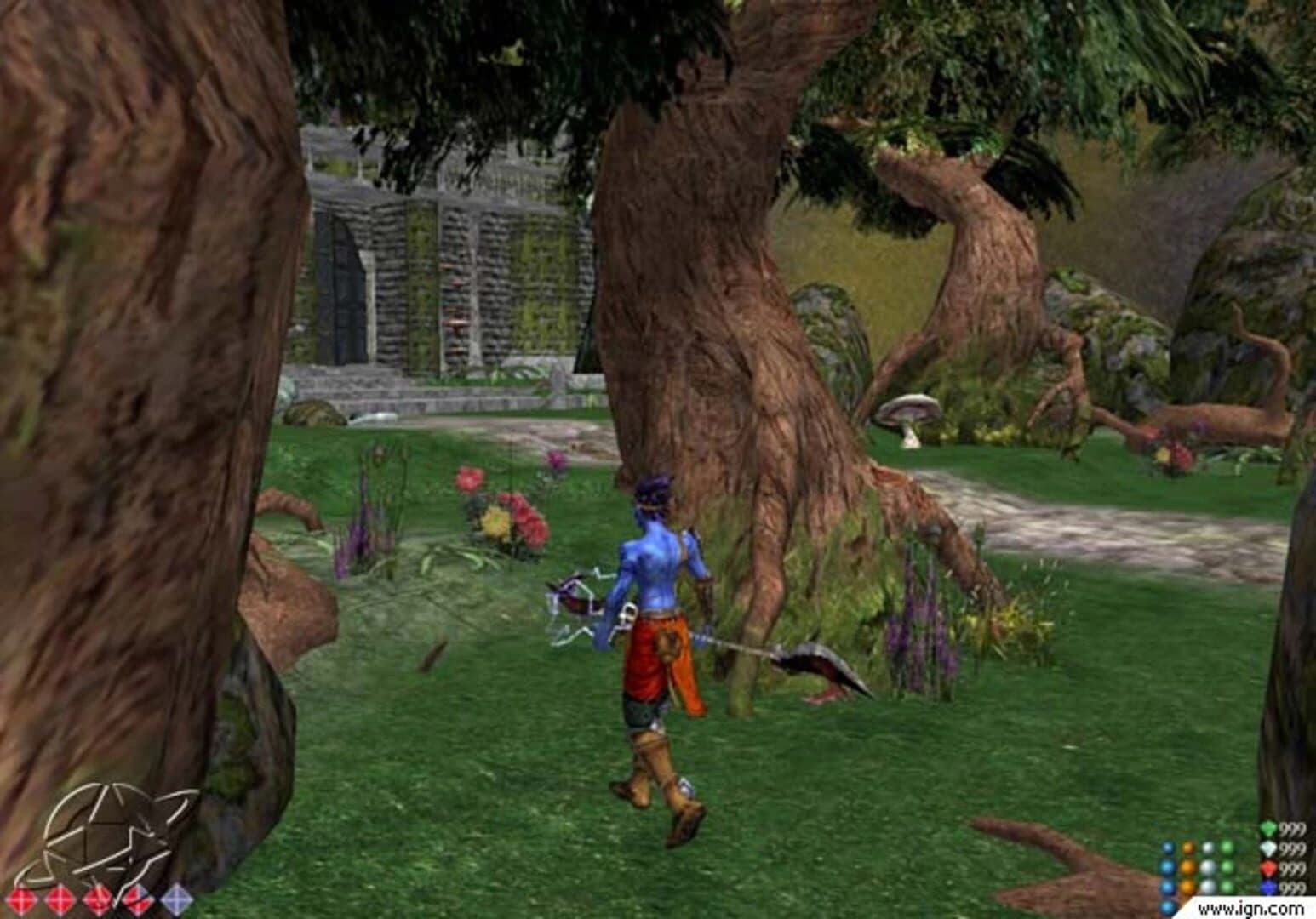The width and height of the screenshot is (1316, 919).
Task: Click the red gem color indicator
Action: [1268, 869]
